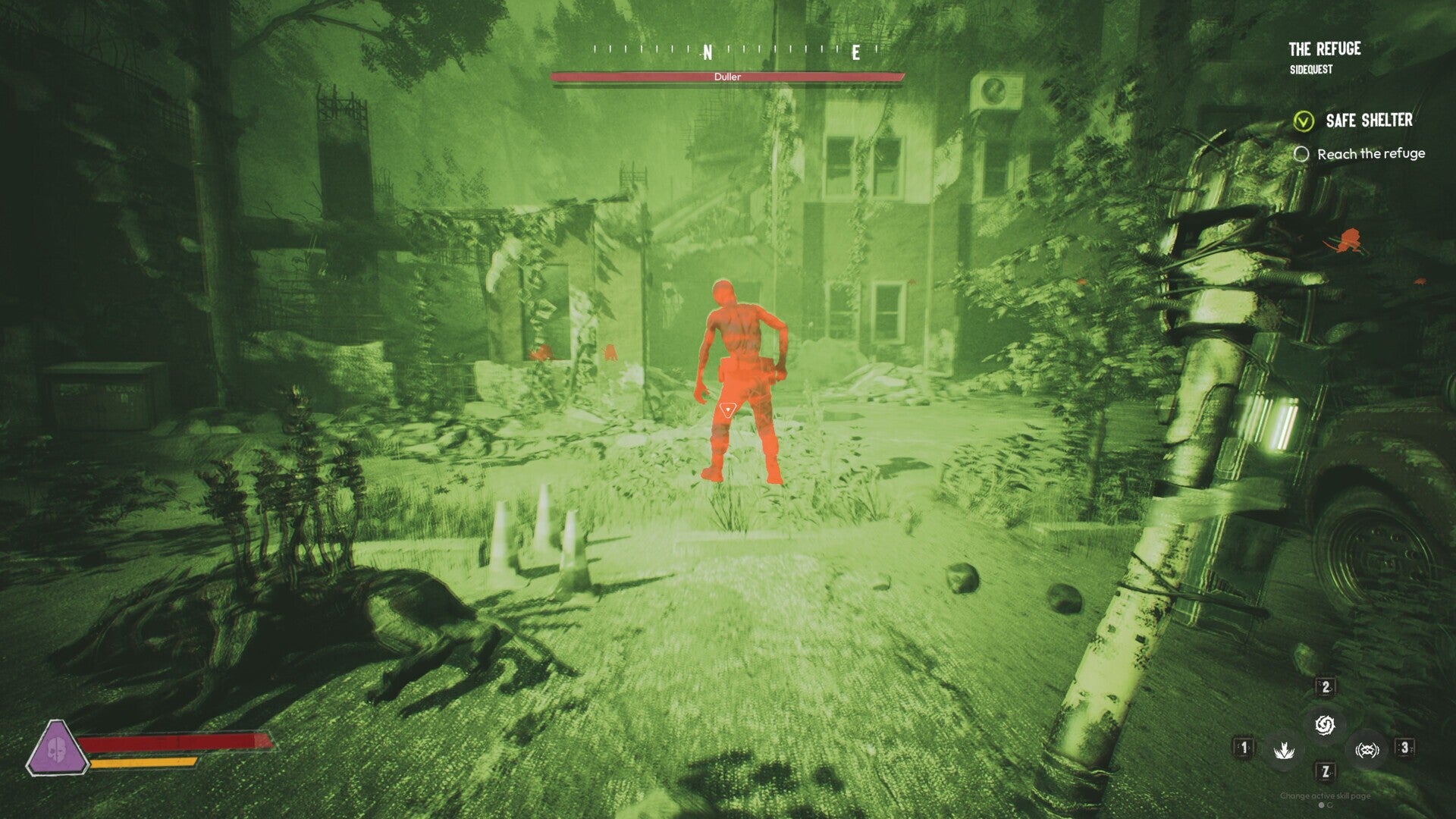Check the Reach the refuge objective circle
This screenshot has height=819, width=1456.
(x=1303, y=154)
